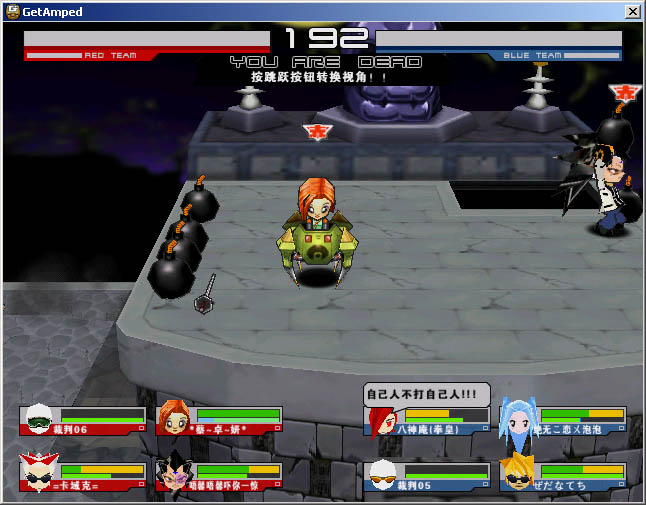Click the blue-haired player portrait panel
Viewport: 646px width, 505px height.
pos(563,421)
